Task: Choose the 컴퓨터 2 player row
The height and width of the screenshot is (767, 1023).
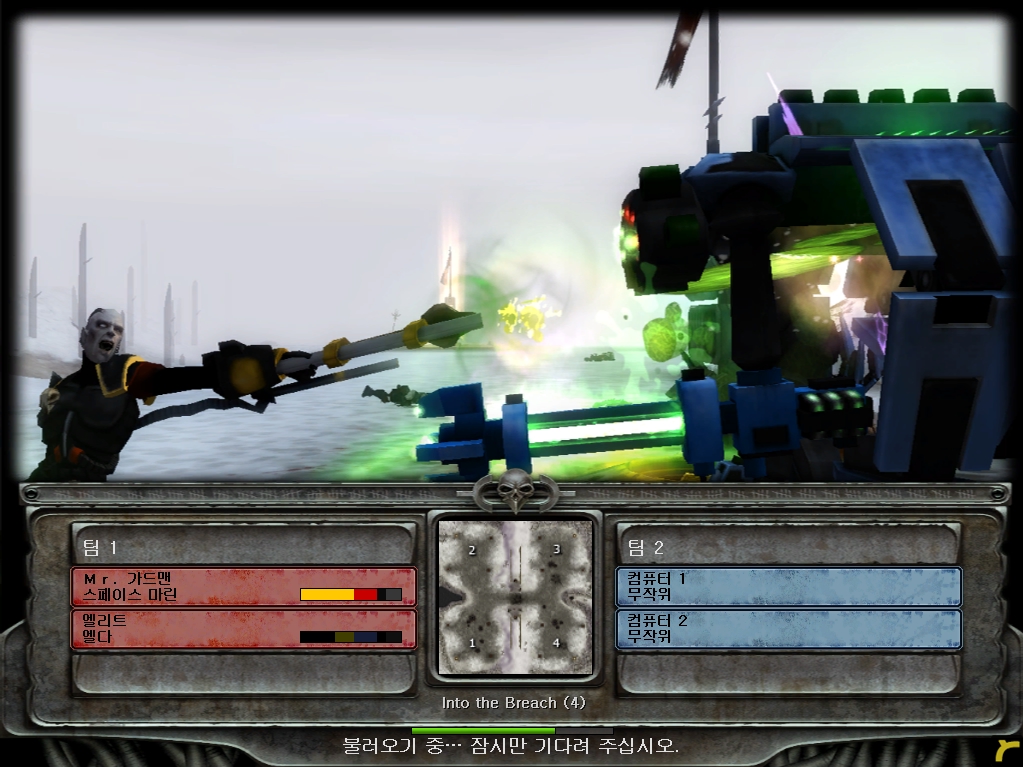Action: coord(788,628)
